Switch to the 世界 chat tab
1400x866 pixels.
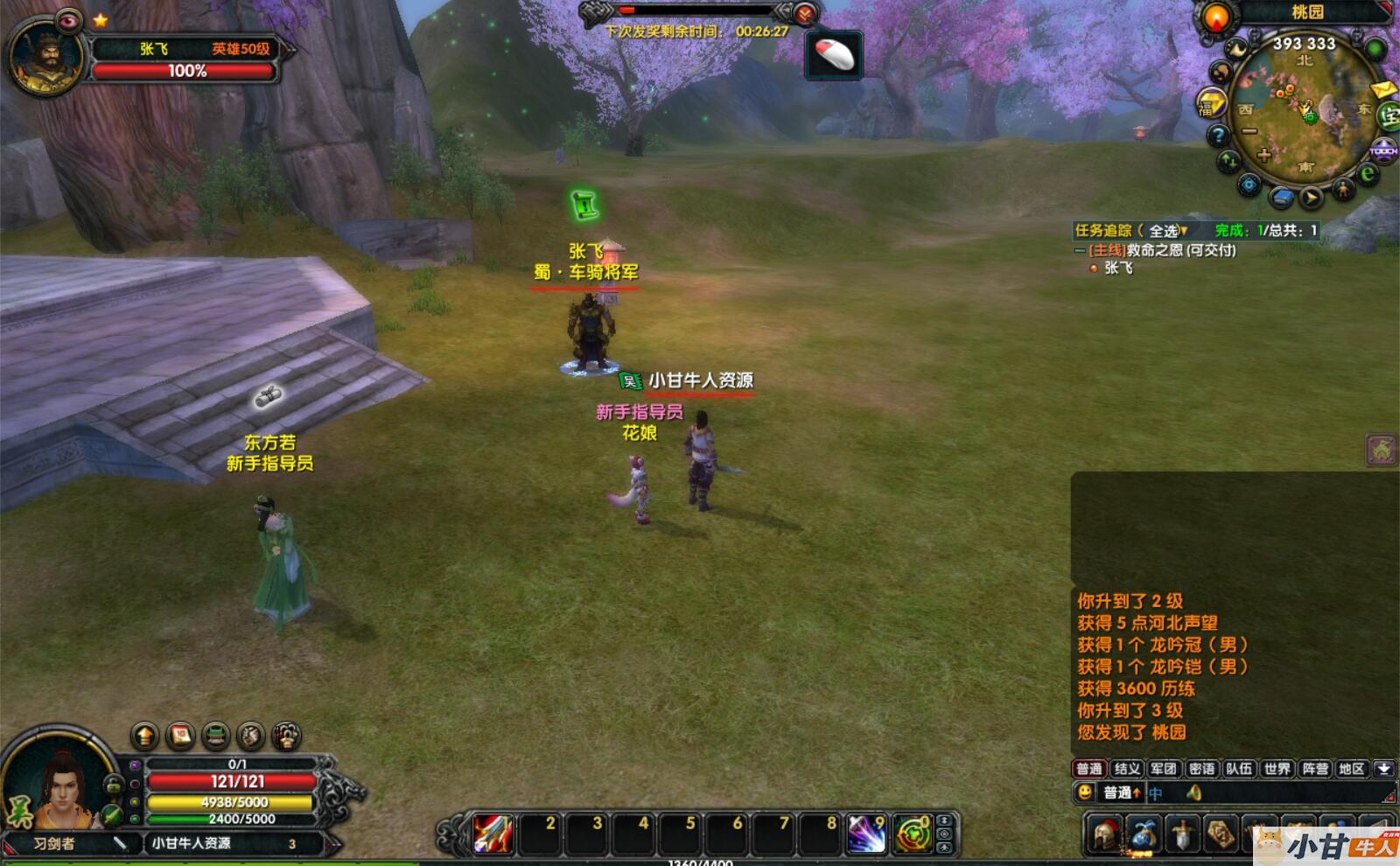click(1277, 769)
